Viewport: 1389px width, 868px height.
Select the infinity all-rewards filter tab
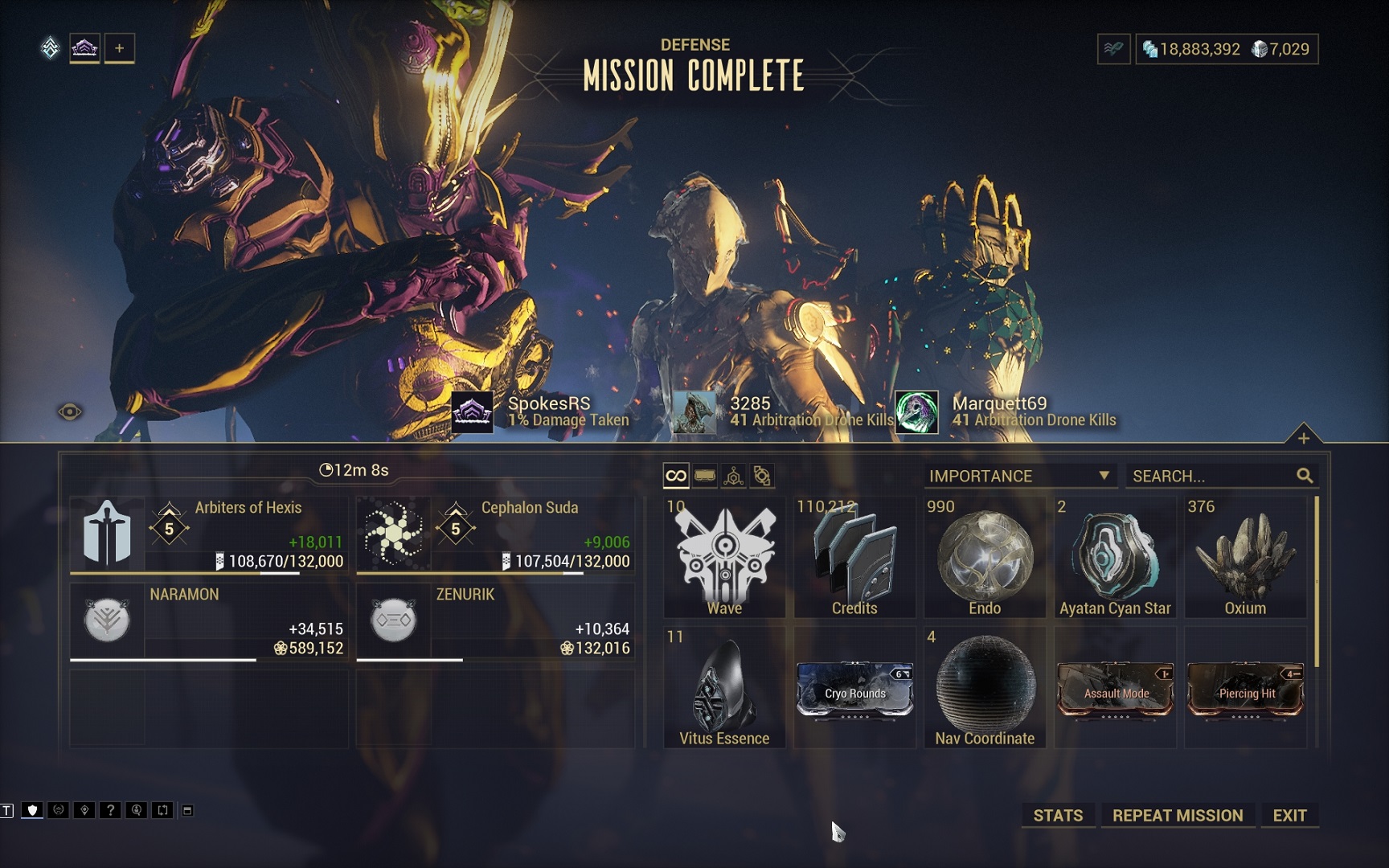coord(676,476)
